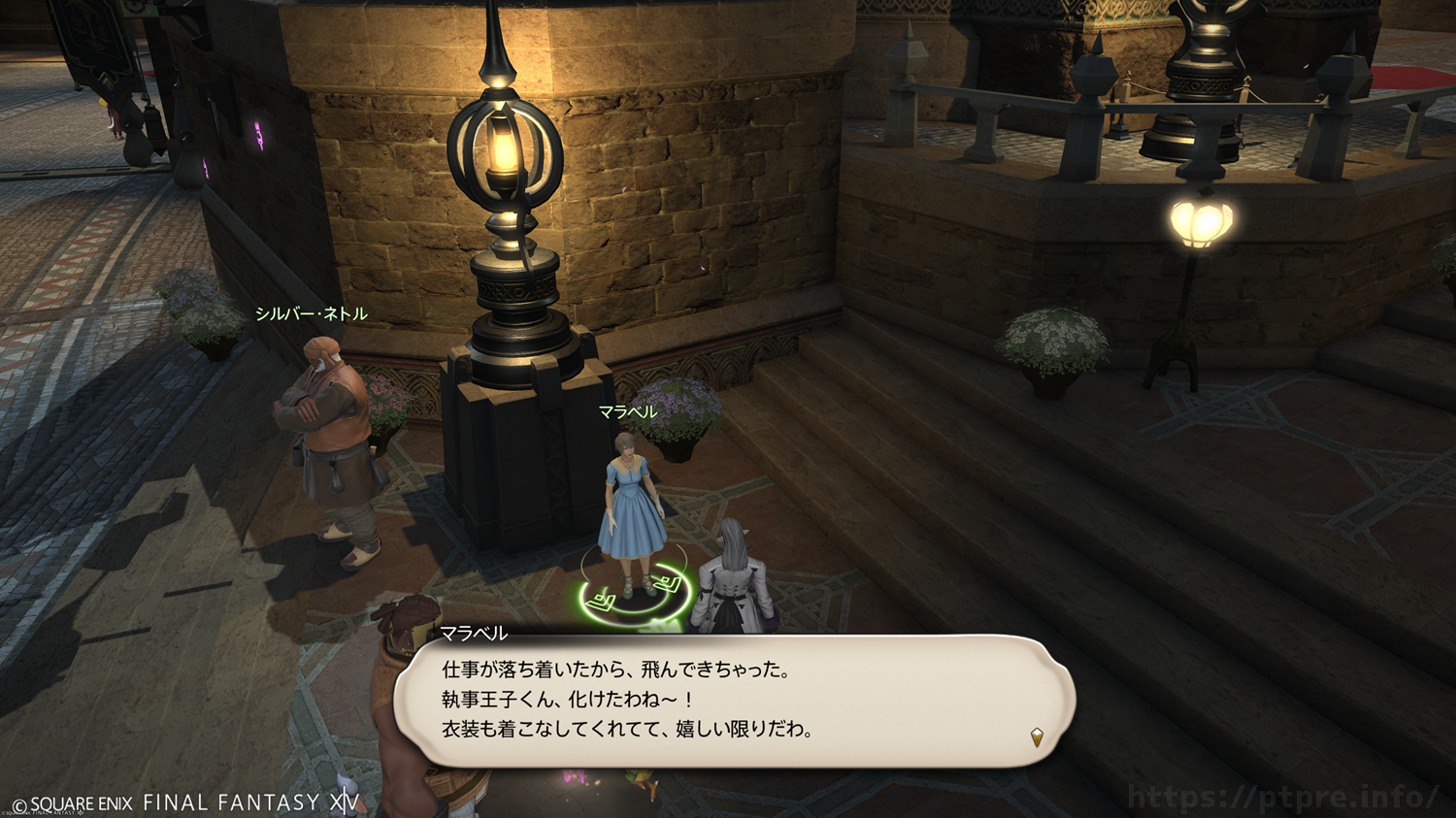This screenshot has height=818, width=1456.
Task: Select the マラベル nameplate above the NPC
Action: [628, 412]
